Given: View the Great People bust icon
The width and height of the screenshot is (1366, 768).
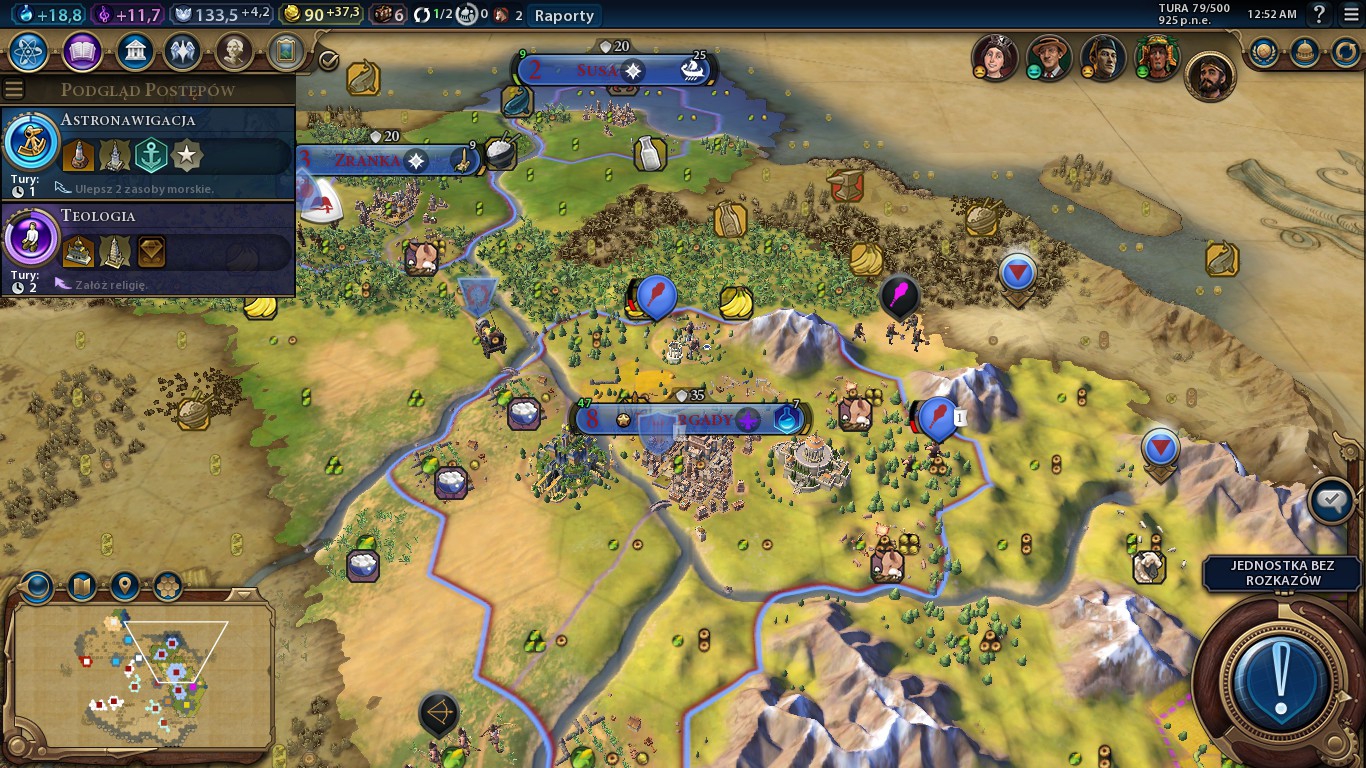Looking at the screenshot, I should coord(233,50).
